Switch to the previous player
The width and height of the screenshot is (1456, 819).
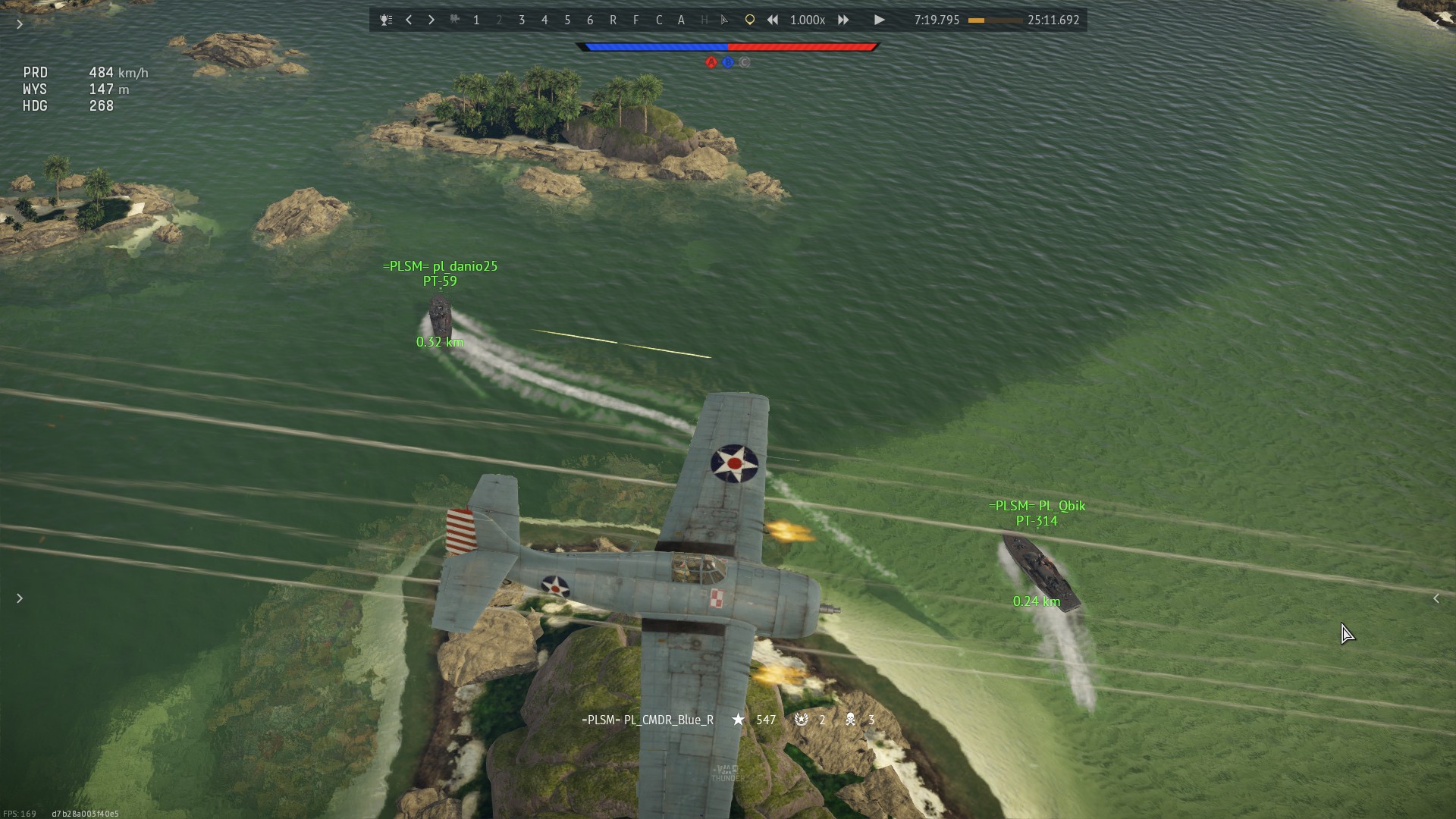tap(409, 20)
